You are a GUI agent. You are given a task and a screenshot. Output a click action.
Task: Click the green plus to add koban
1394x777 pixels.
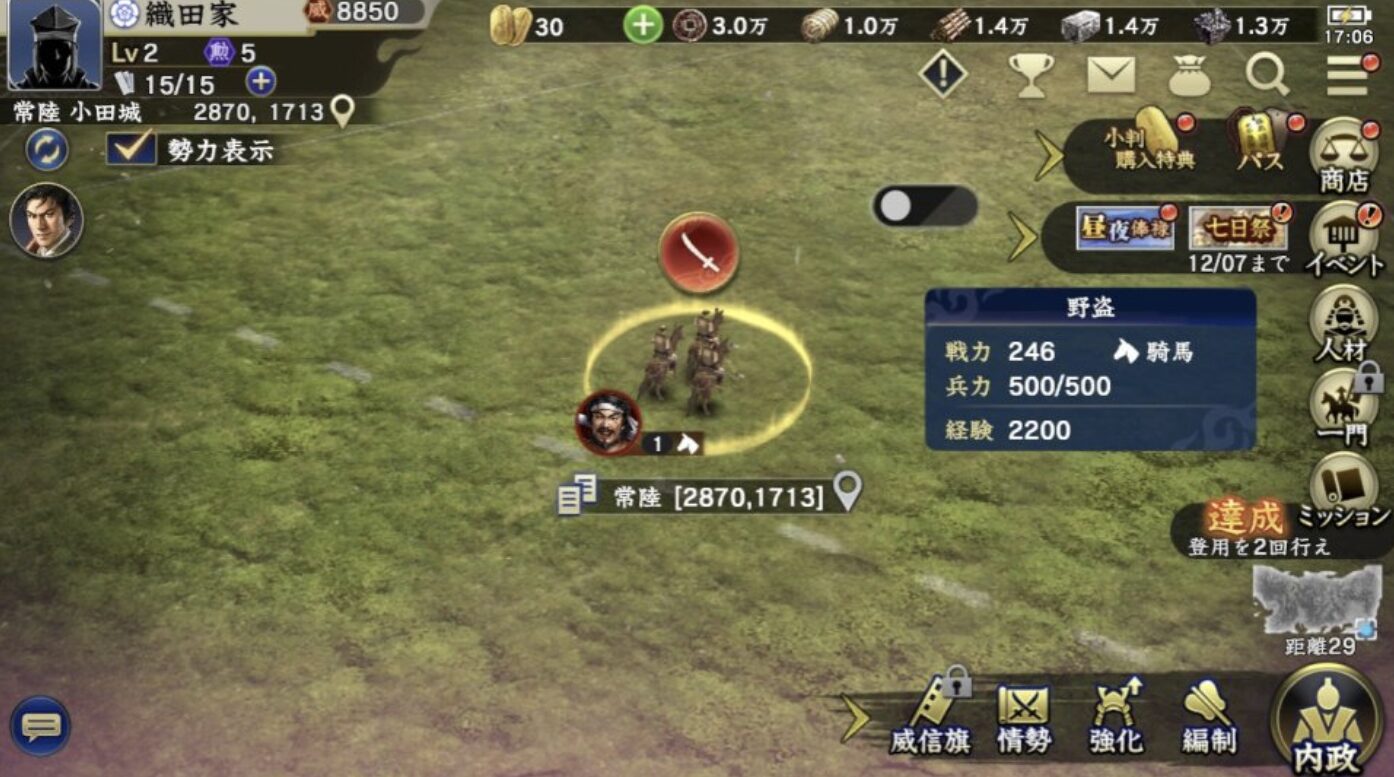pyautogui.click(x=643, y=26)
